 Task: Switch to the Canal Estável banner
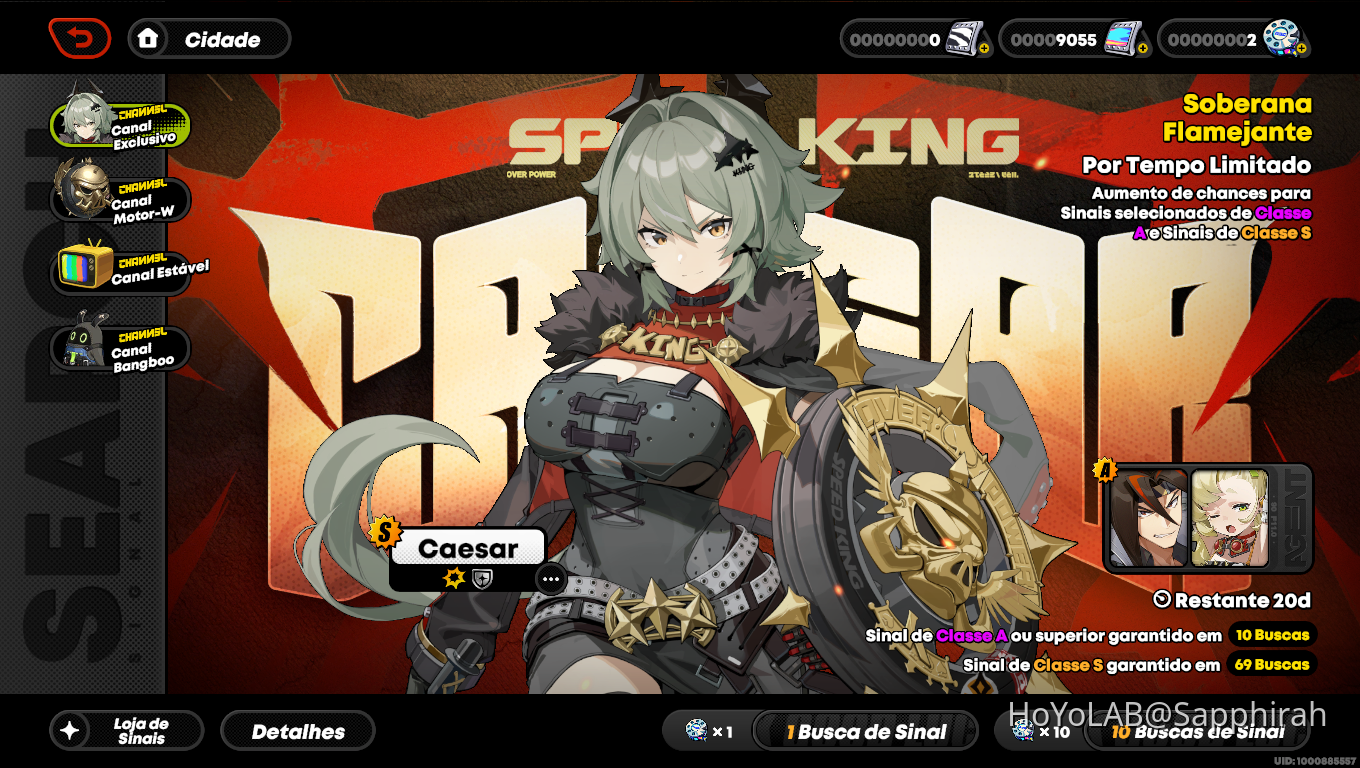[x=120, y=272]
